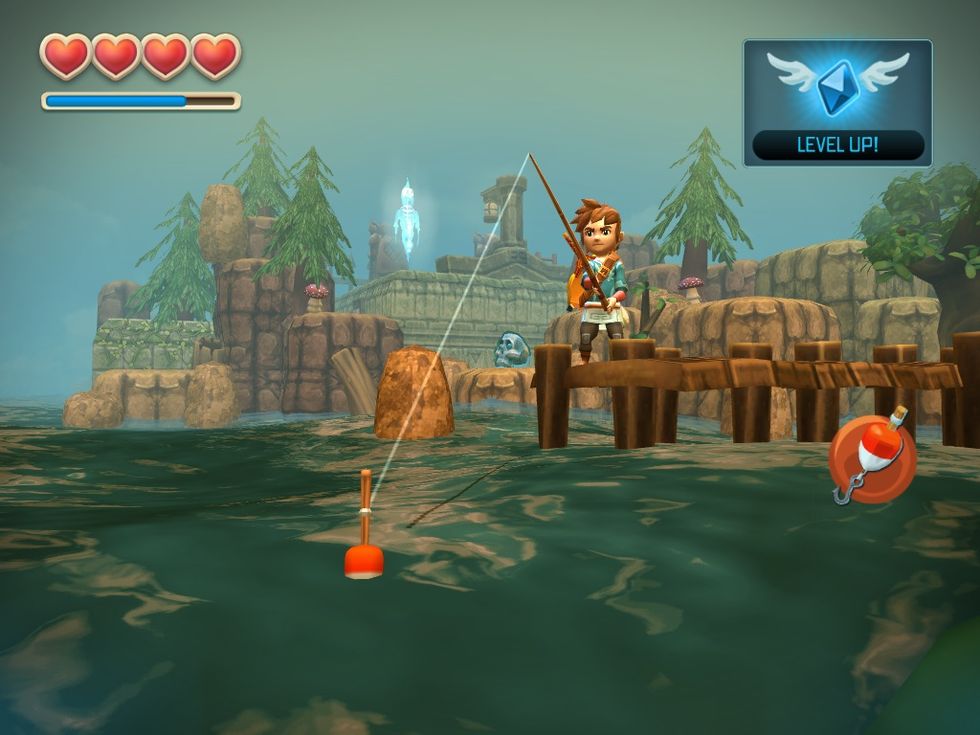Viewport: 980px width, 735px height.
Task: Tap the fishing bobber reel button
Action: pyautogui.click(x=871, y=459)
